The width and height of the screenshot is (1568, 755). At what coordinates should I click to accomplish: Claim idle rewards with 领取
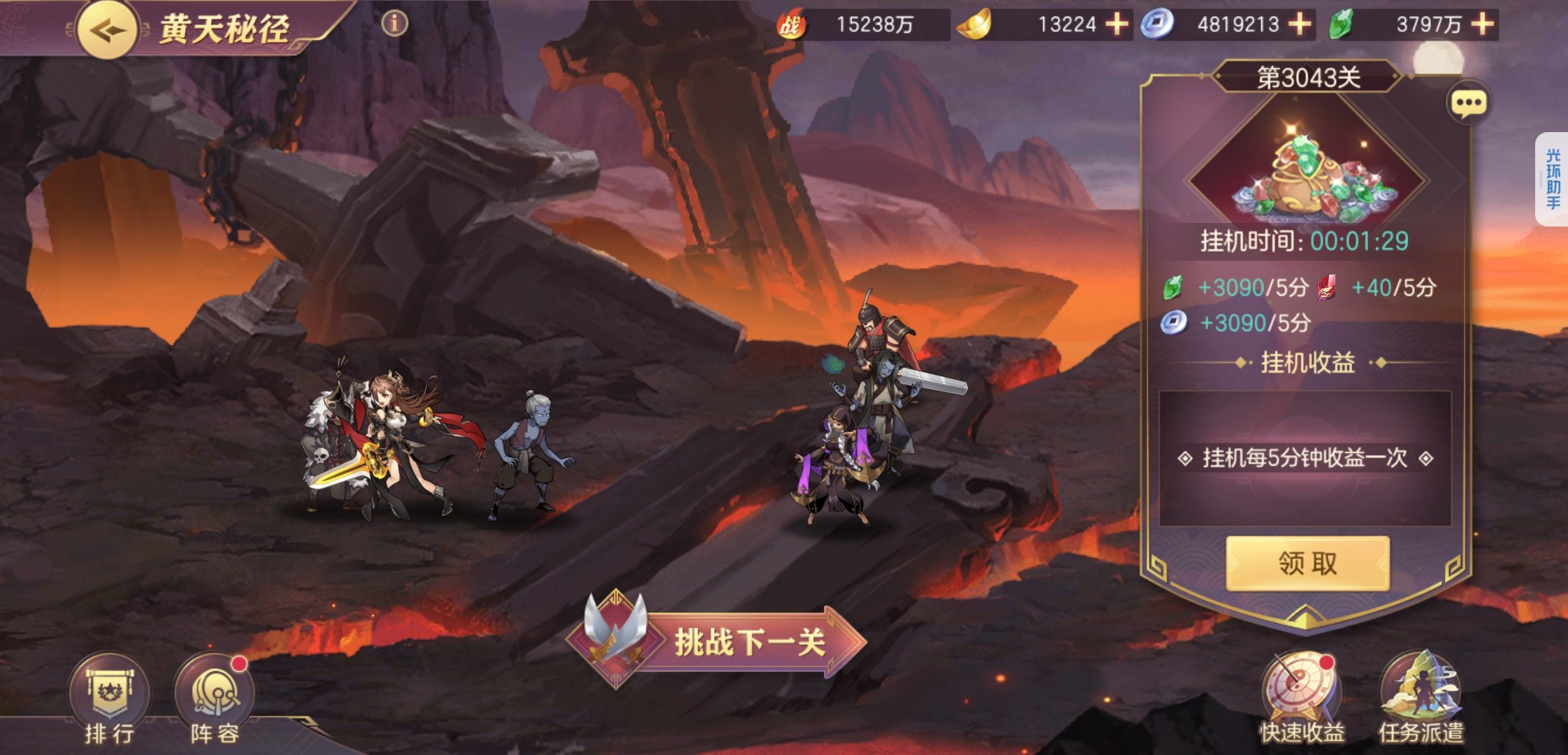click(x=1307, y=563)
